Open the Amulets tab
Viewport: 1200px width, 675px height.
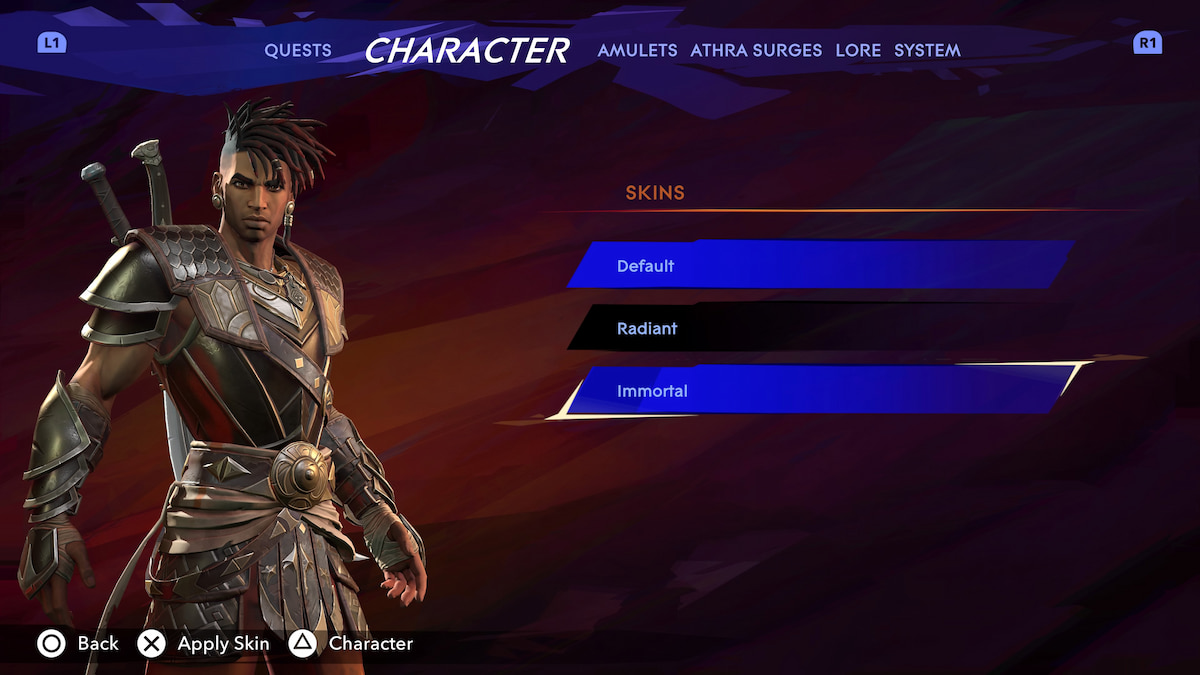click(637, 50)
